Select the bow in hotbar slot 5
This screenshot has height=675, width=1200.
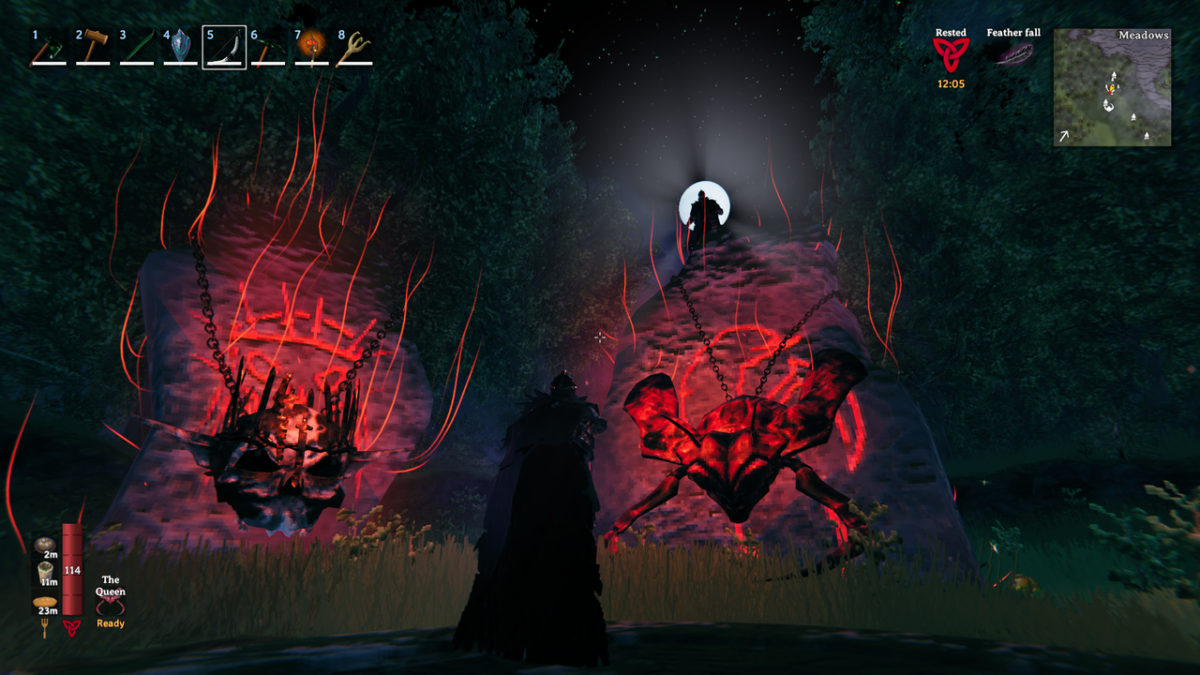coord(224,48)
